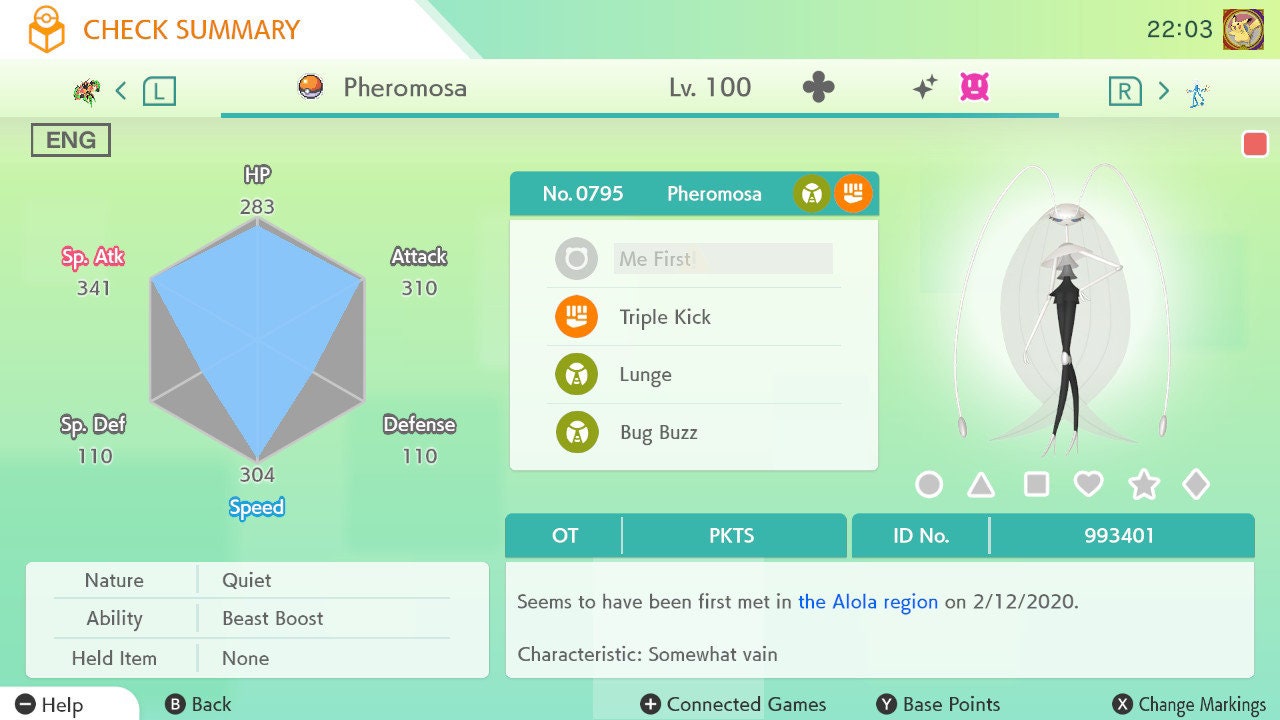The height and width of the screenshot is (720, 1280).
Task: Toggle the heart marking
Action: 1088,485
